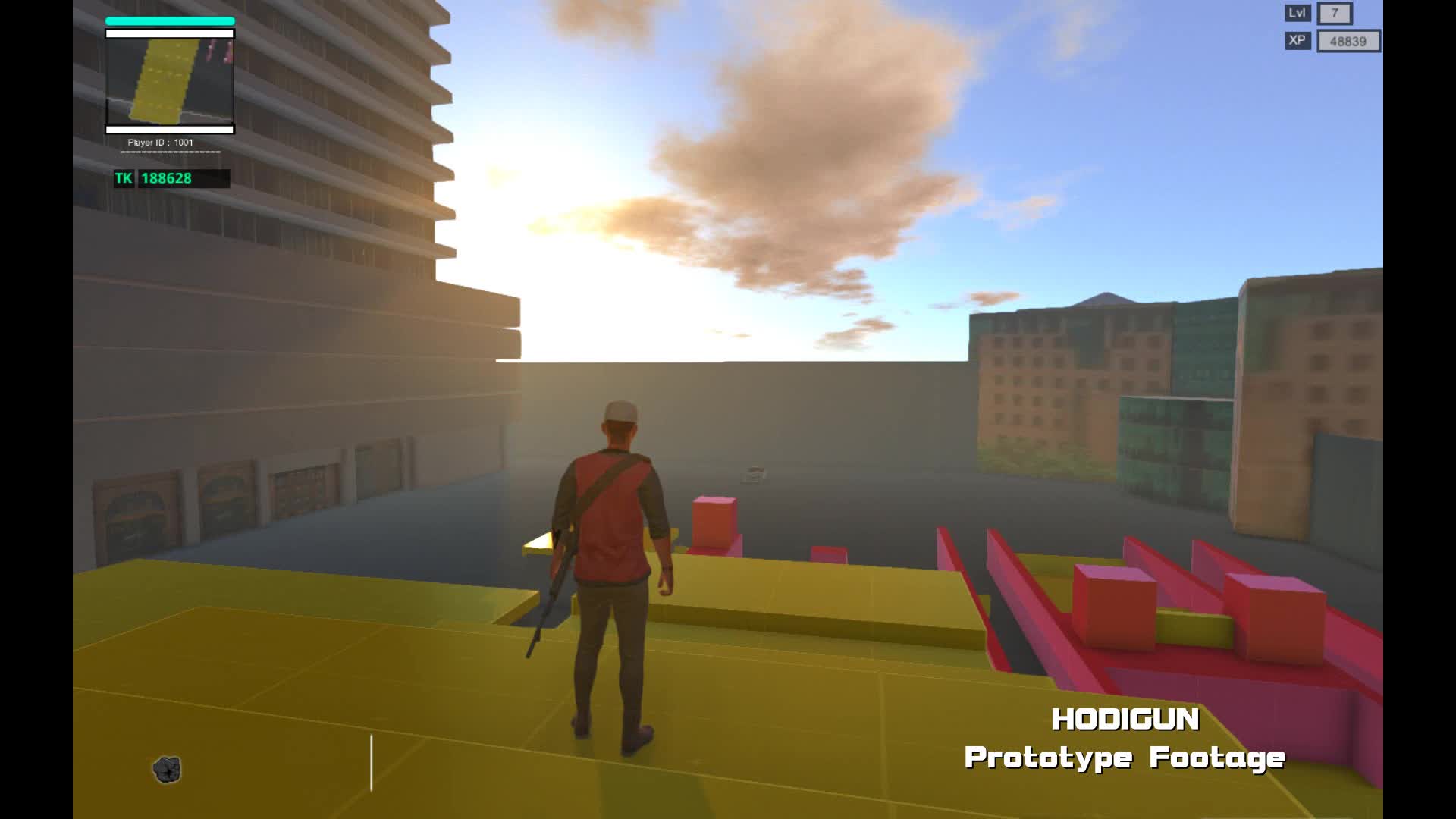Select the Lvl badge in top-right corner

1298,13
